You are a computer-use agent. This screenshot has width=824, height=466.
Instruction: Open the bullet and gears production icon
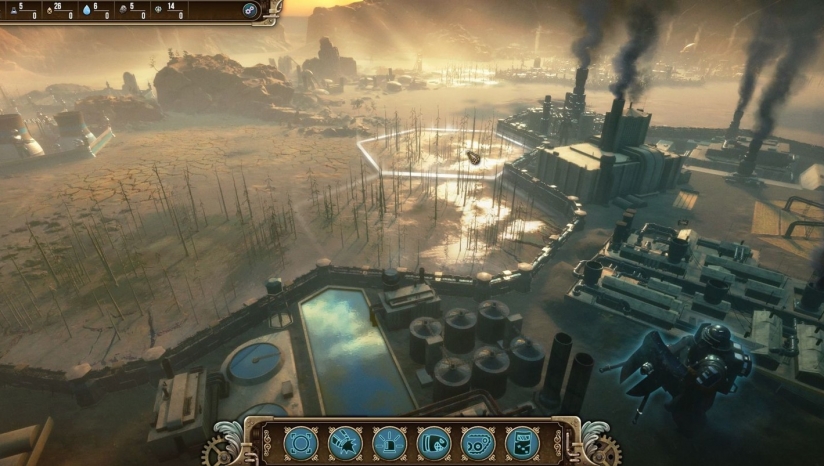[433, 443]
